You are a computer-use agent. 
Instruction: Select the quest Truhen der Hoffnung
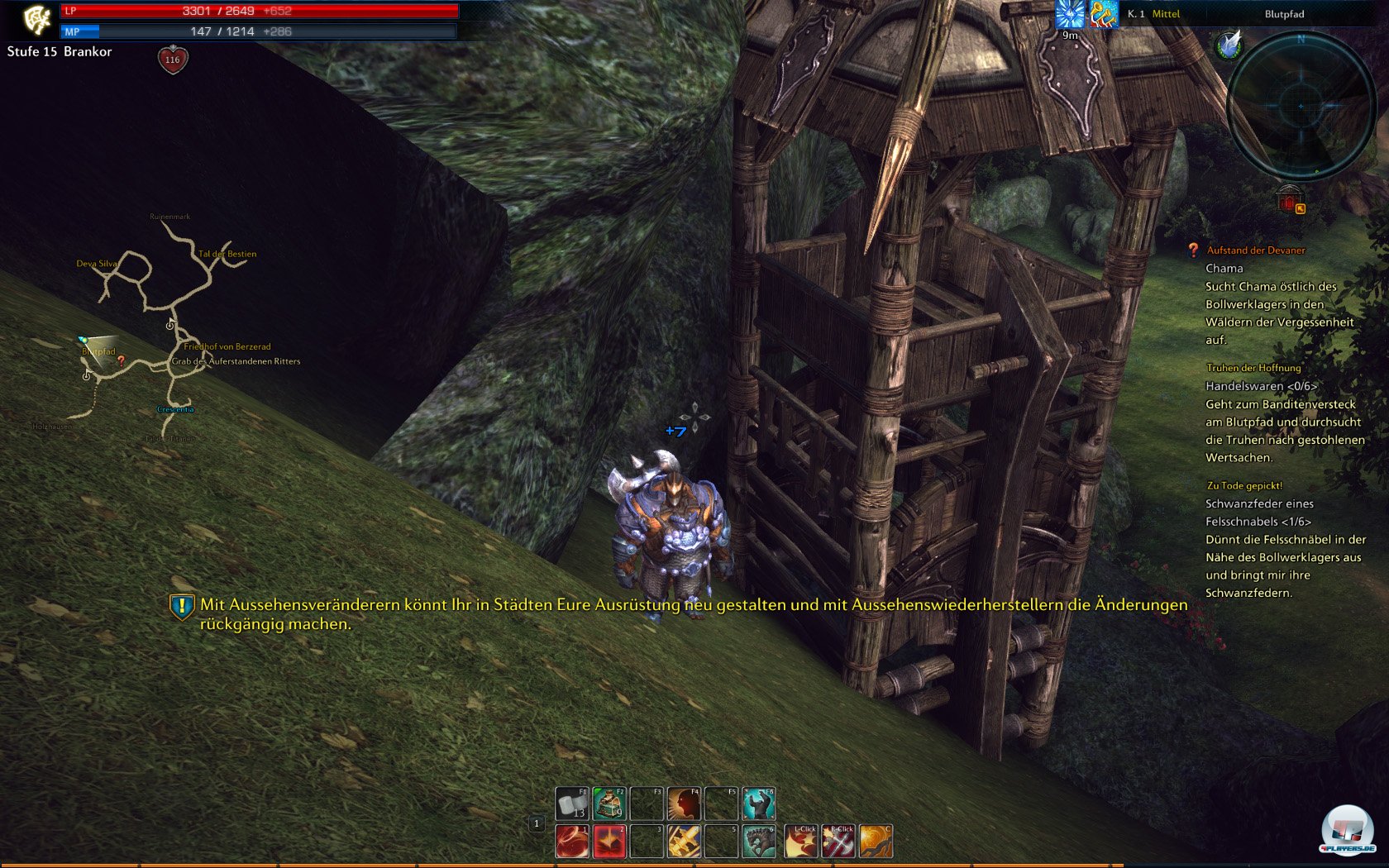coord(1254,369)
